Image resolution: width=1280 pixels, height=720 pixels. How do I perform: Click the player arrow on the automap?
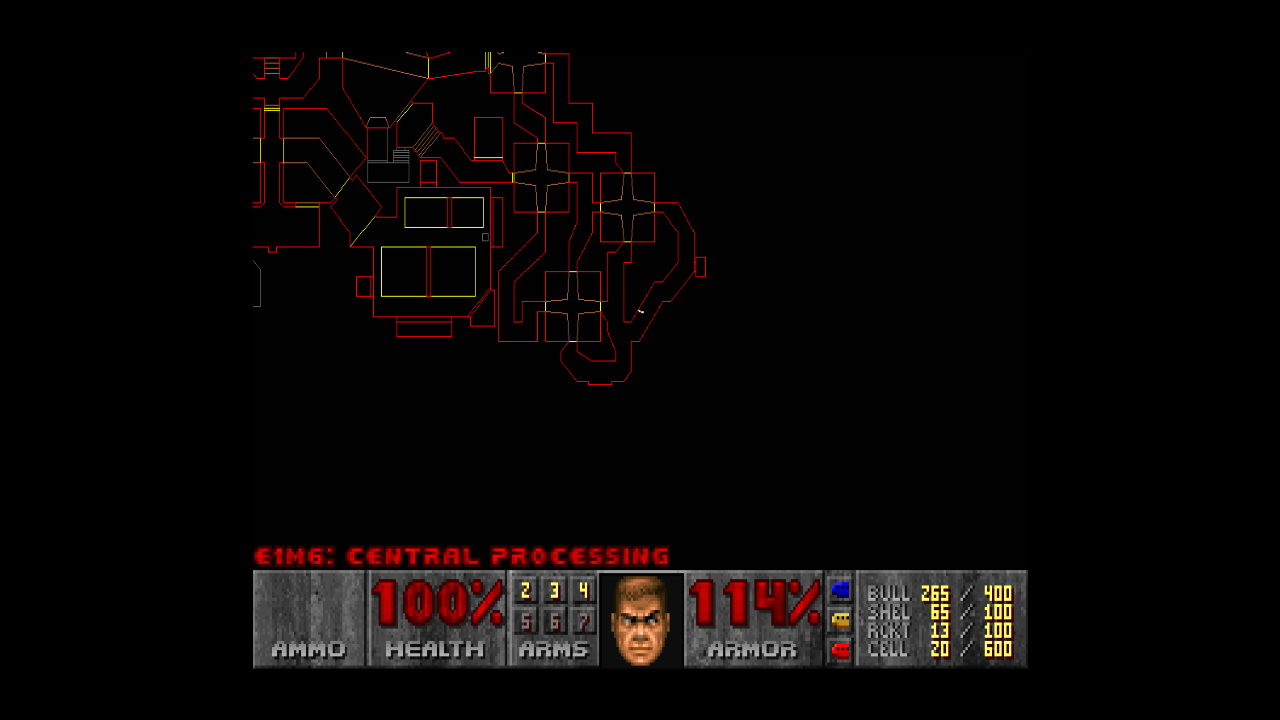click(640, 312)
